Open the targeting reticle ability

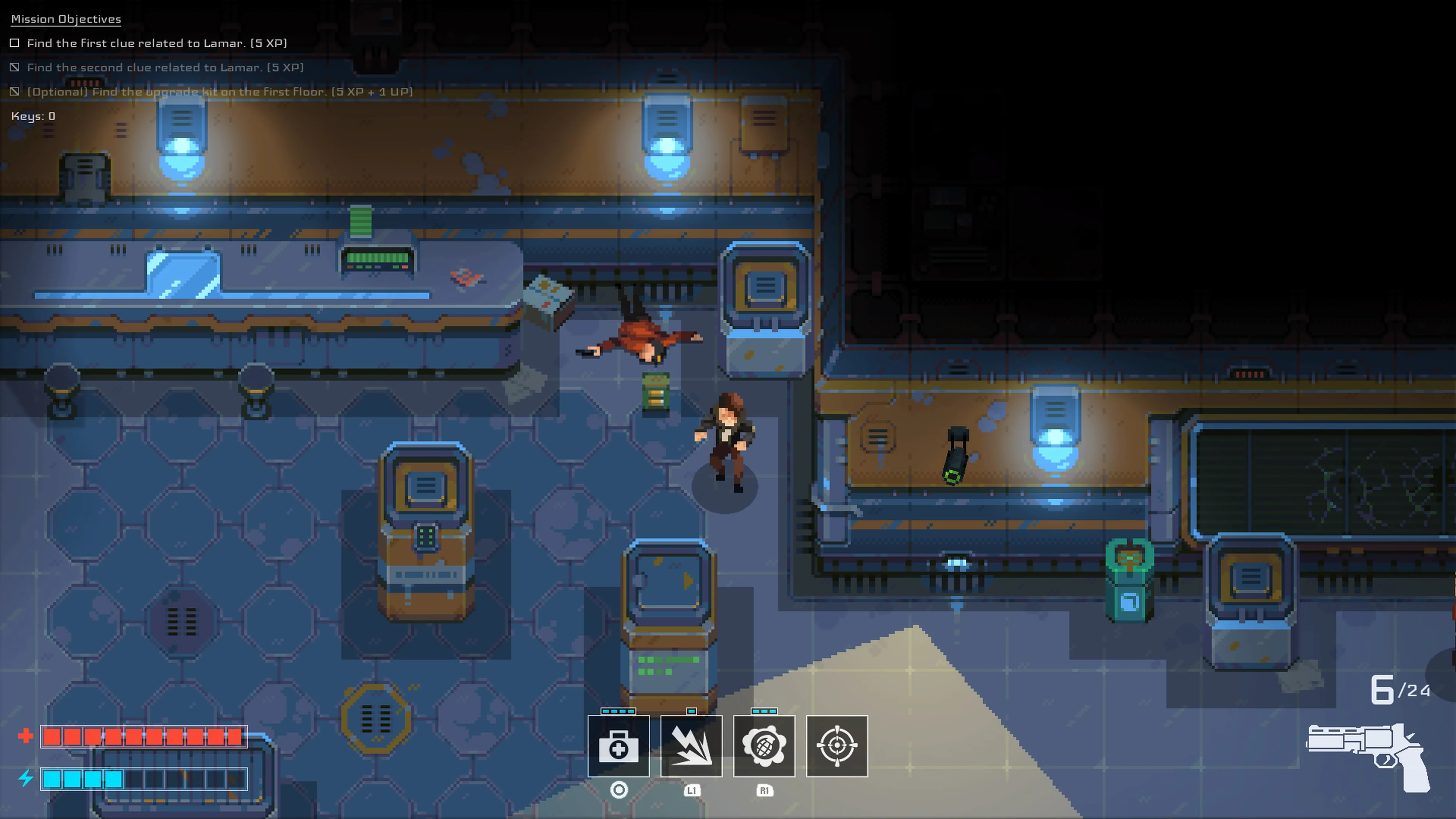836,747
